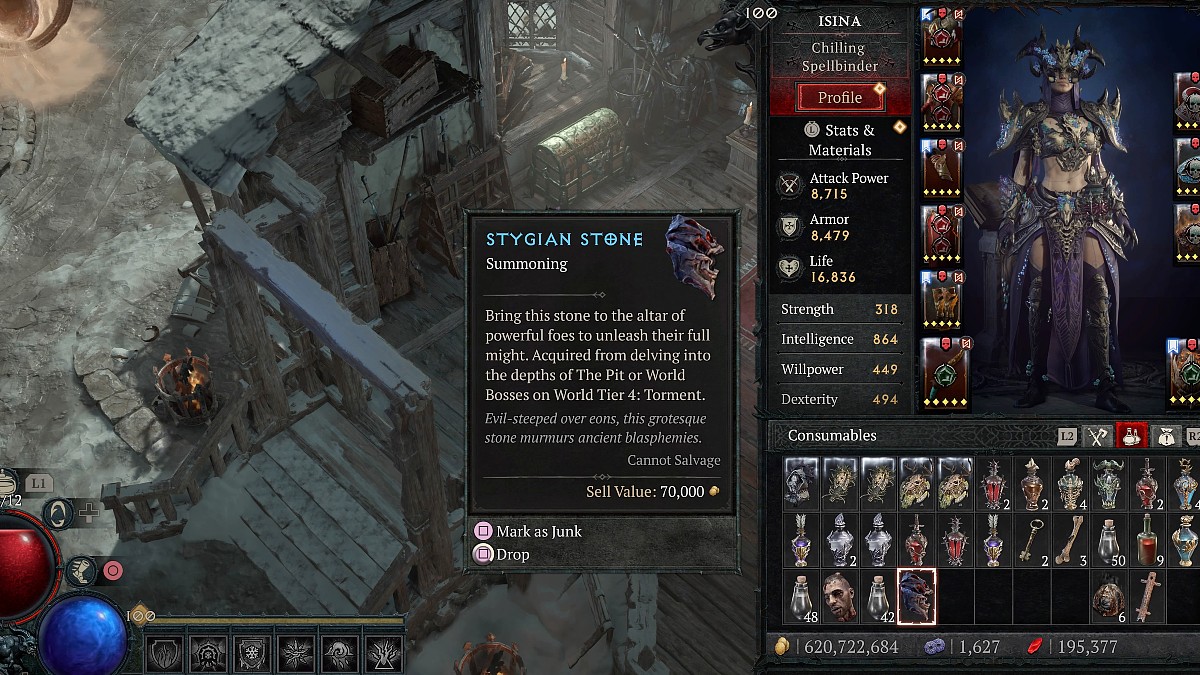Select the golden key item
1200x675 pixels.
pos(1031,541)
